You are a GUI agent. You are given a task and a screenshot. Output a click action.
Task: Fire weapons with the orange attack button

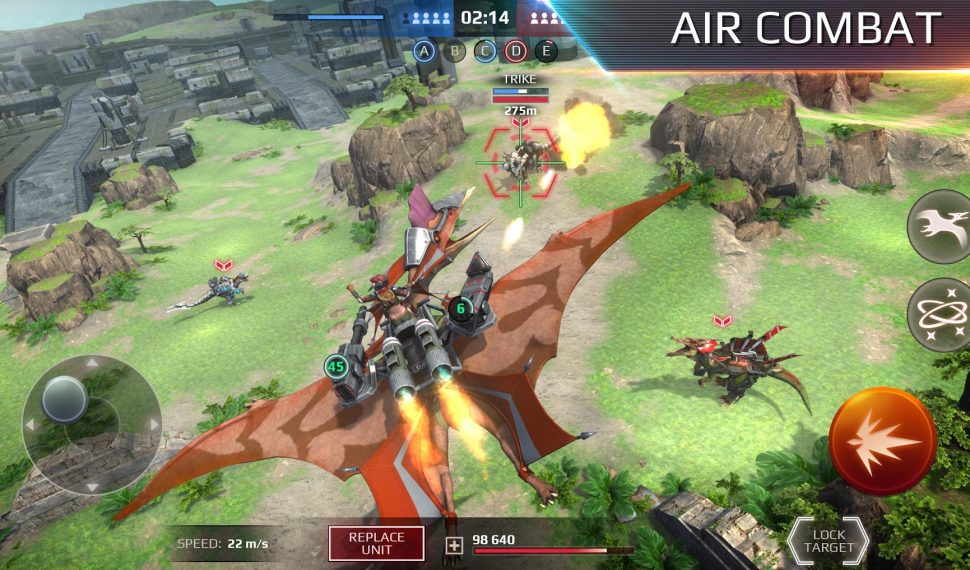(x=882, y=441)
